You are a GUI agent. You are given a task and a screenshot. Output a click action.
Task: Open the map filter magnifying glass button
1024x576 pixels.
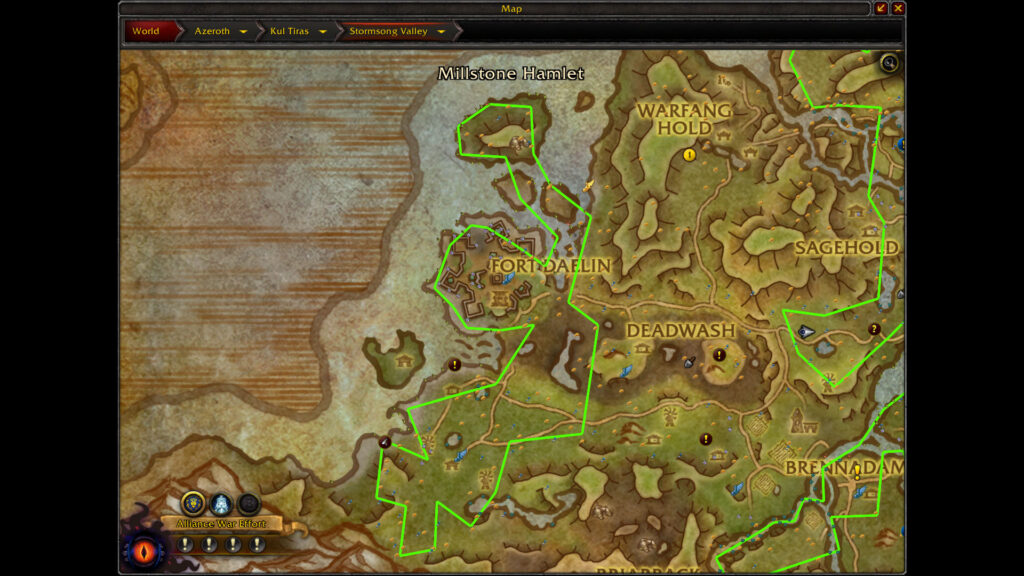889,64
